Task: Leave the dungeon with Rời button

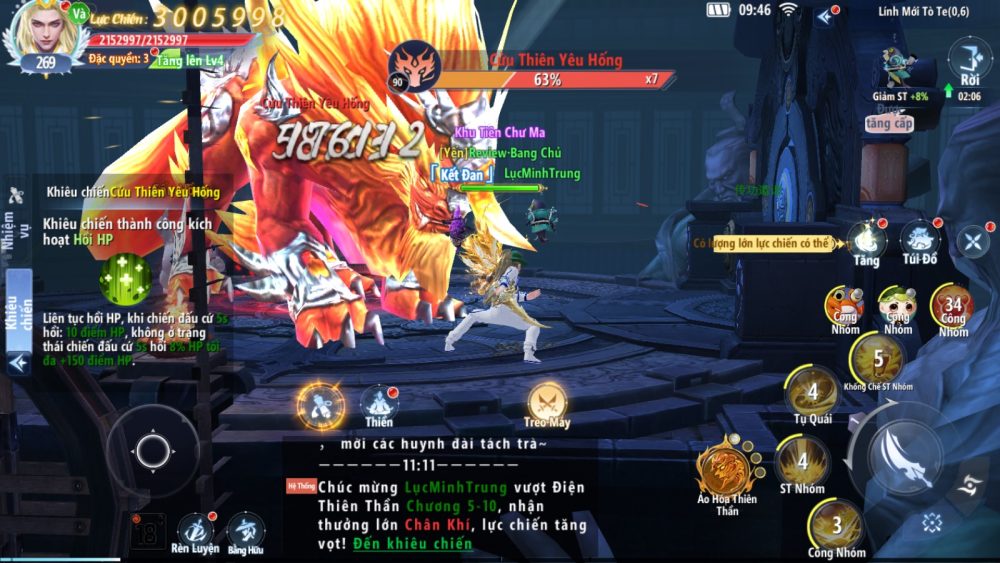Action: pos(969,60)
